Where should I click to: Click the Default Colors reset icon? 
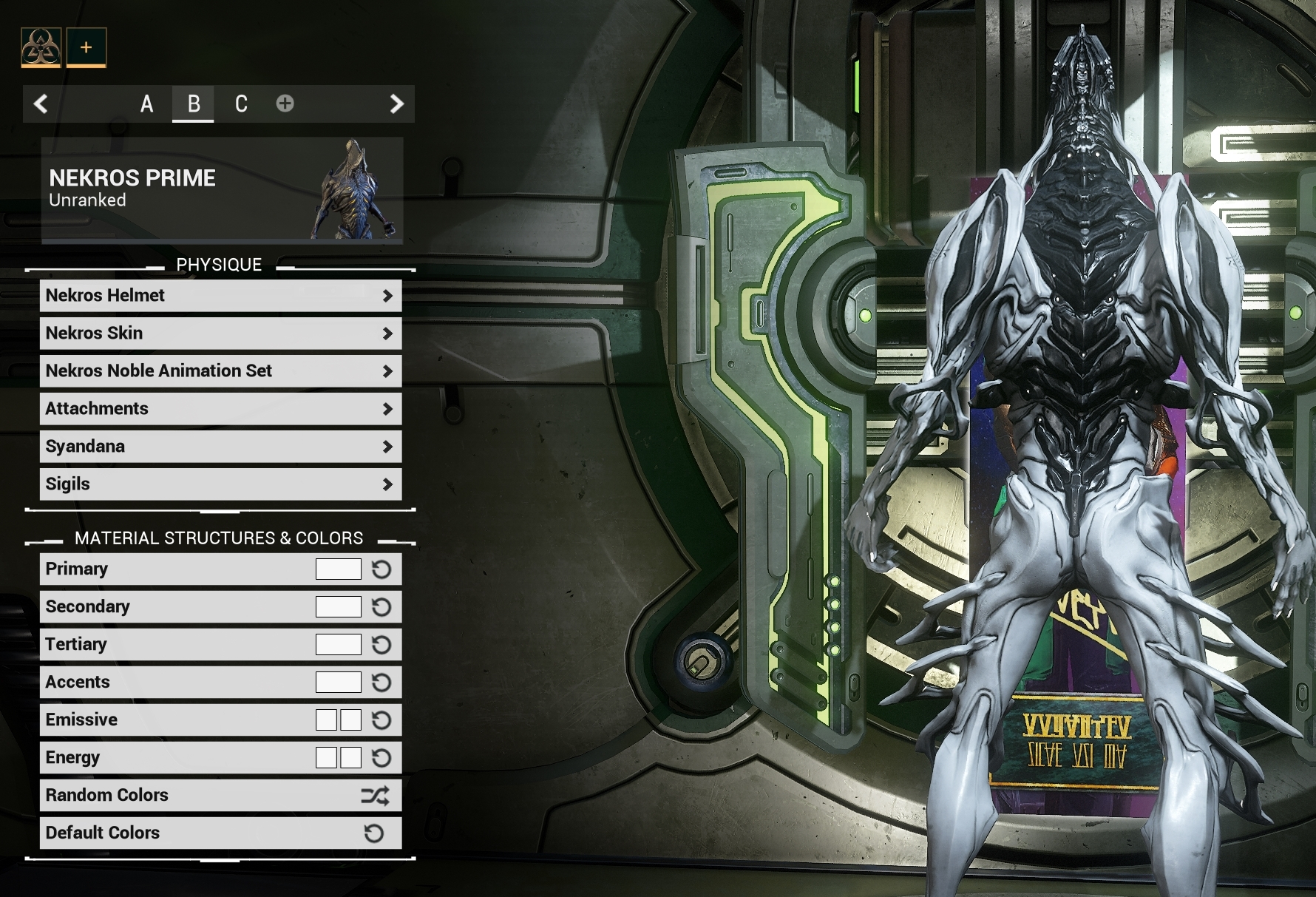point(373,833)
